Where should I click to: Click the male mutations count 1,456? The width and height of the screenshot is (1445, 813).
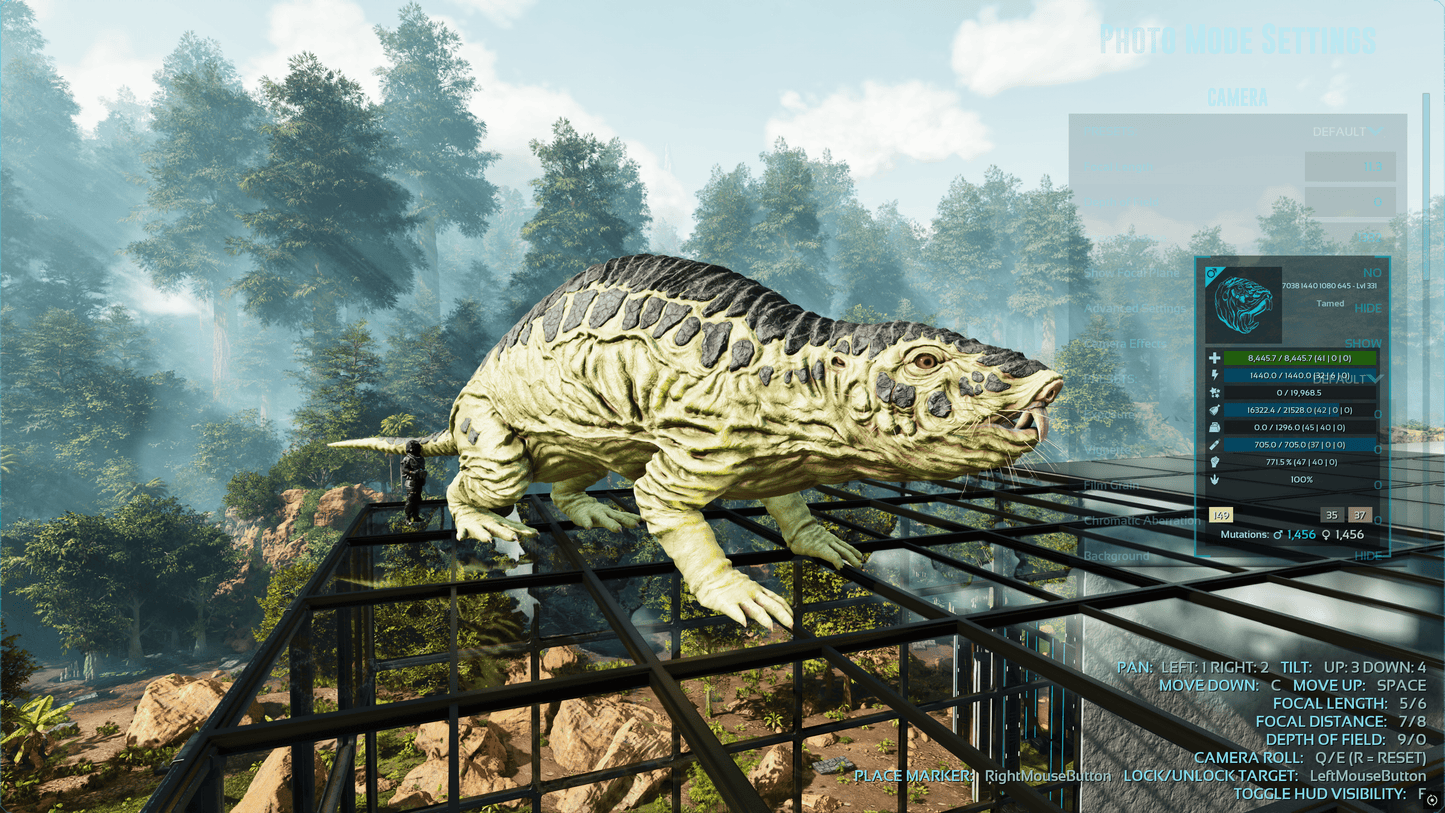click(1300, 534)
